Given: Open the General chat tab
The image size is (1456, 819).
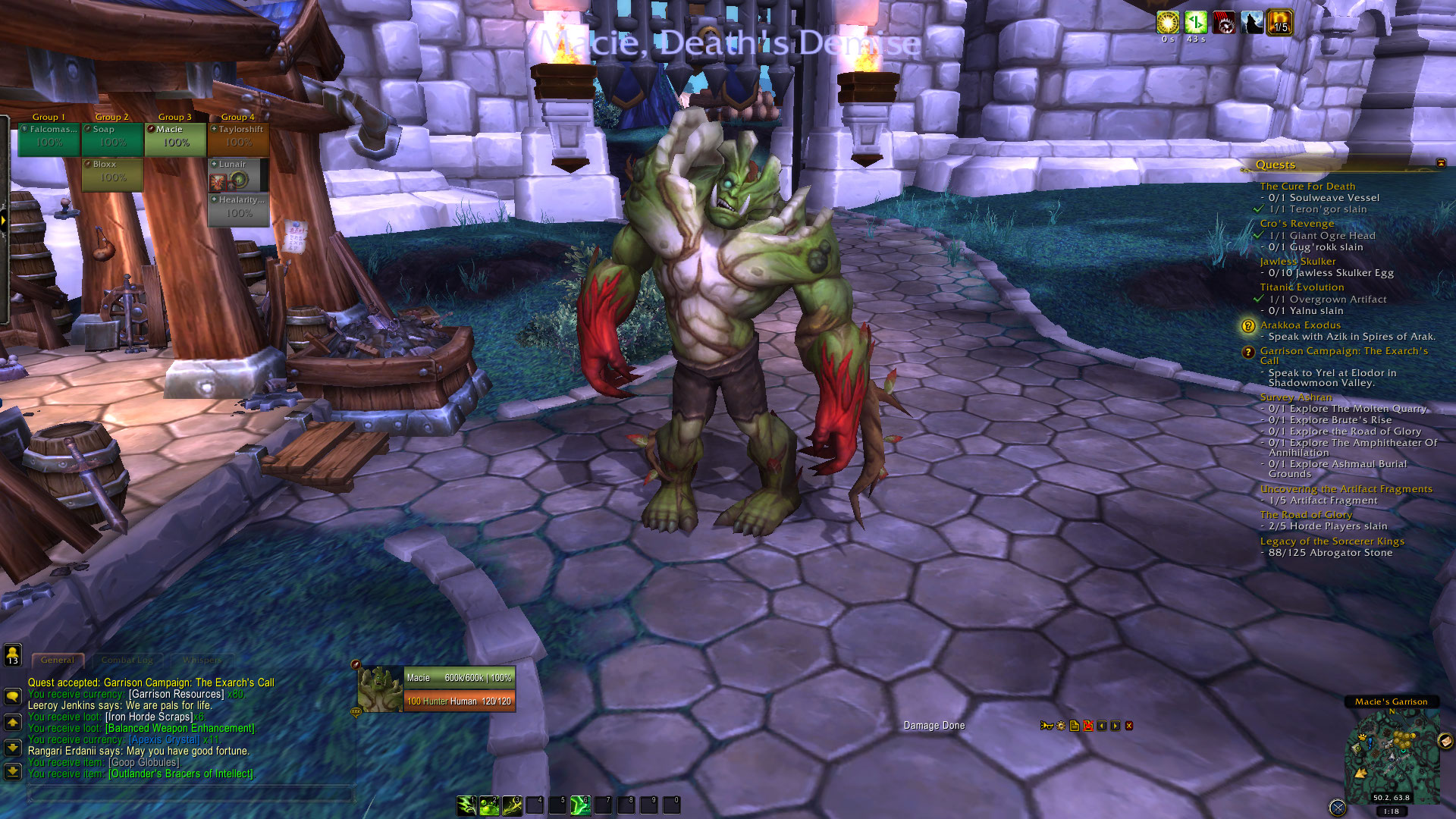Looking at the screenshot, I should [58, 660].
